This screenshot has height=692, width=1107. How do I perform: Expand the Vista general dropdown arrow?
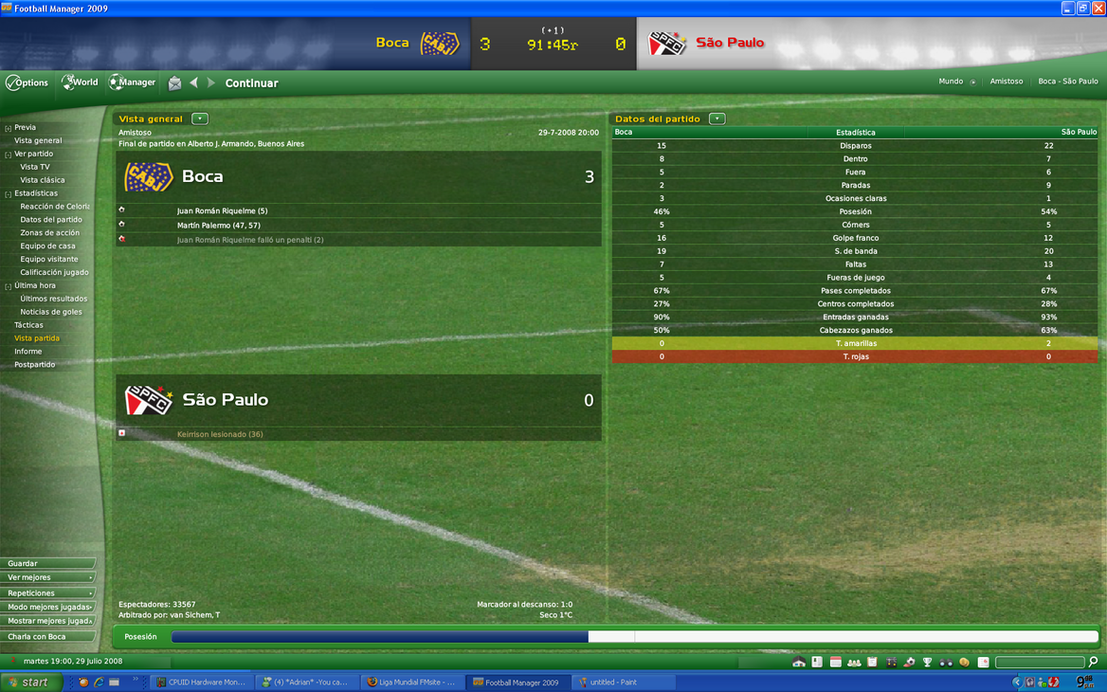(x=200, y=119)
